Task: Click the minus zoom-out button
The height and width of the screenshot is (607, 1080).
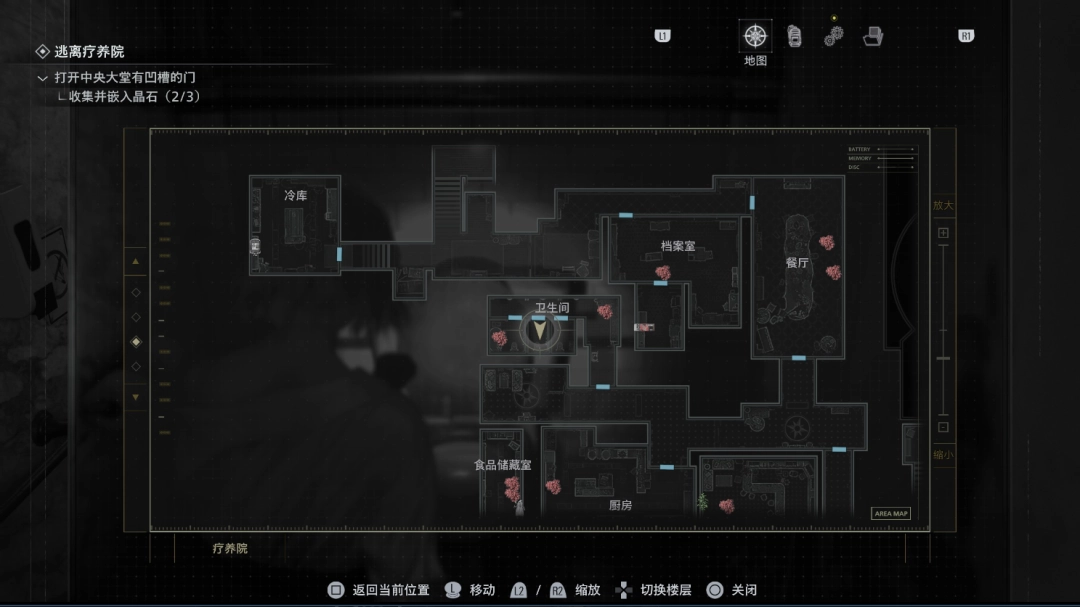Action: click(943, 427)
